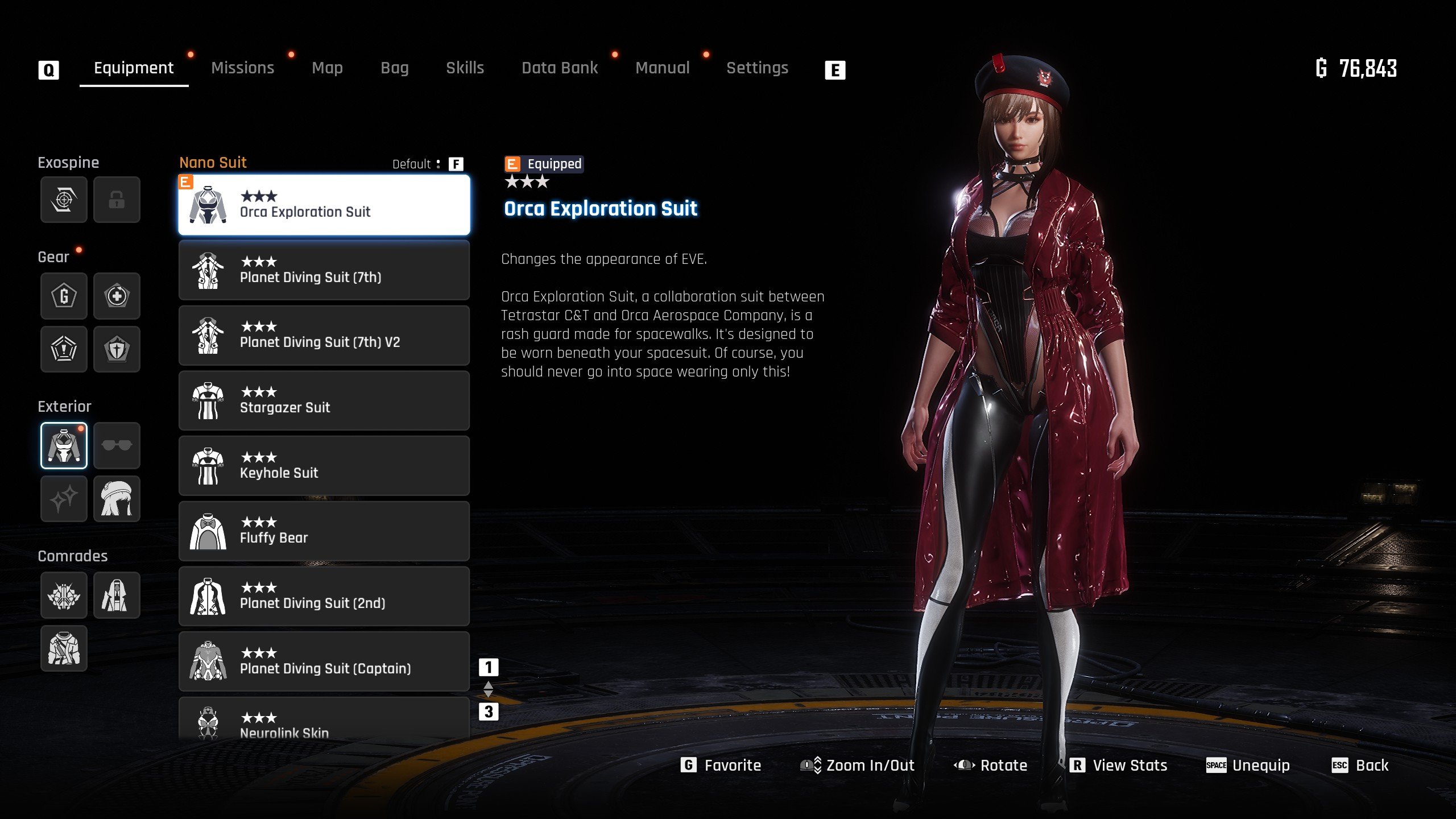Viewport: 1456px width, 819px height.
Task: Open the hairstyle exterior slot
Action: [117, 499]
